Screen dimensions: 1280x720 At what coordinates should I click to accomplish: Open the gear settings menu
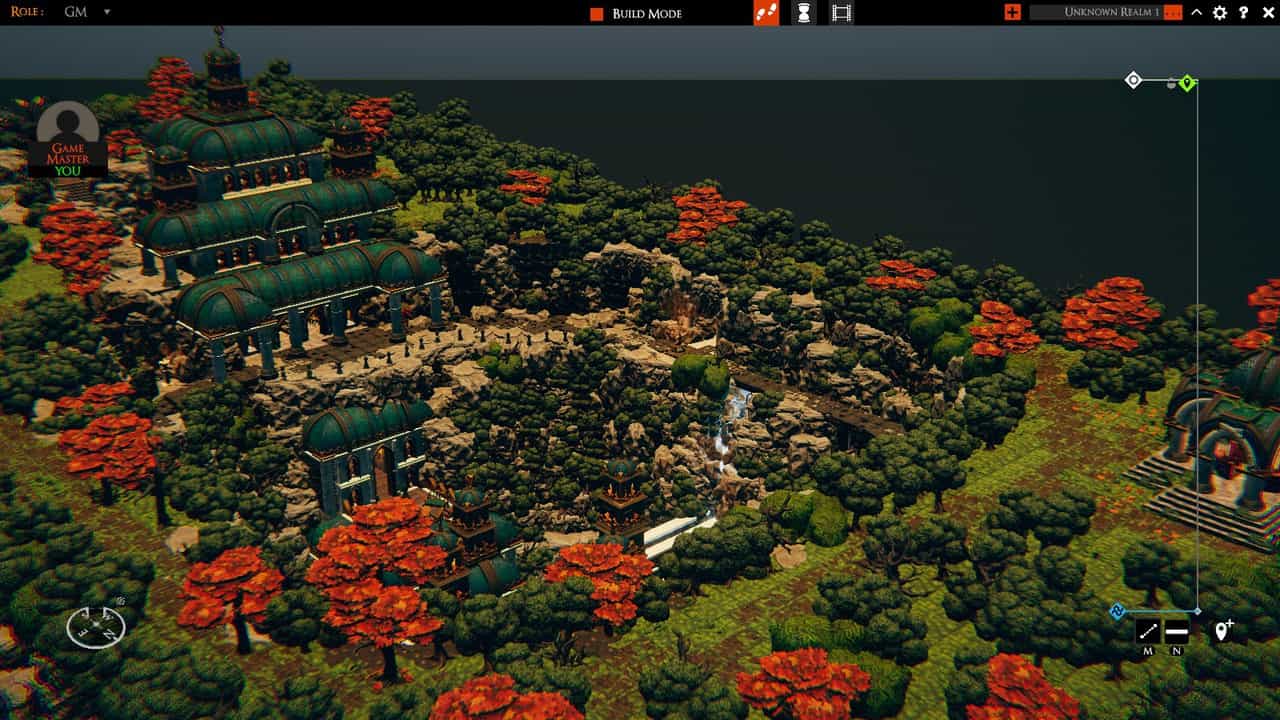[1220, 13]
